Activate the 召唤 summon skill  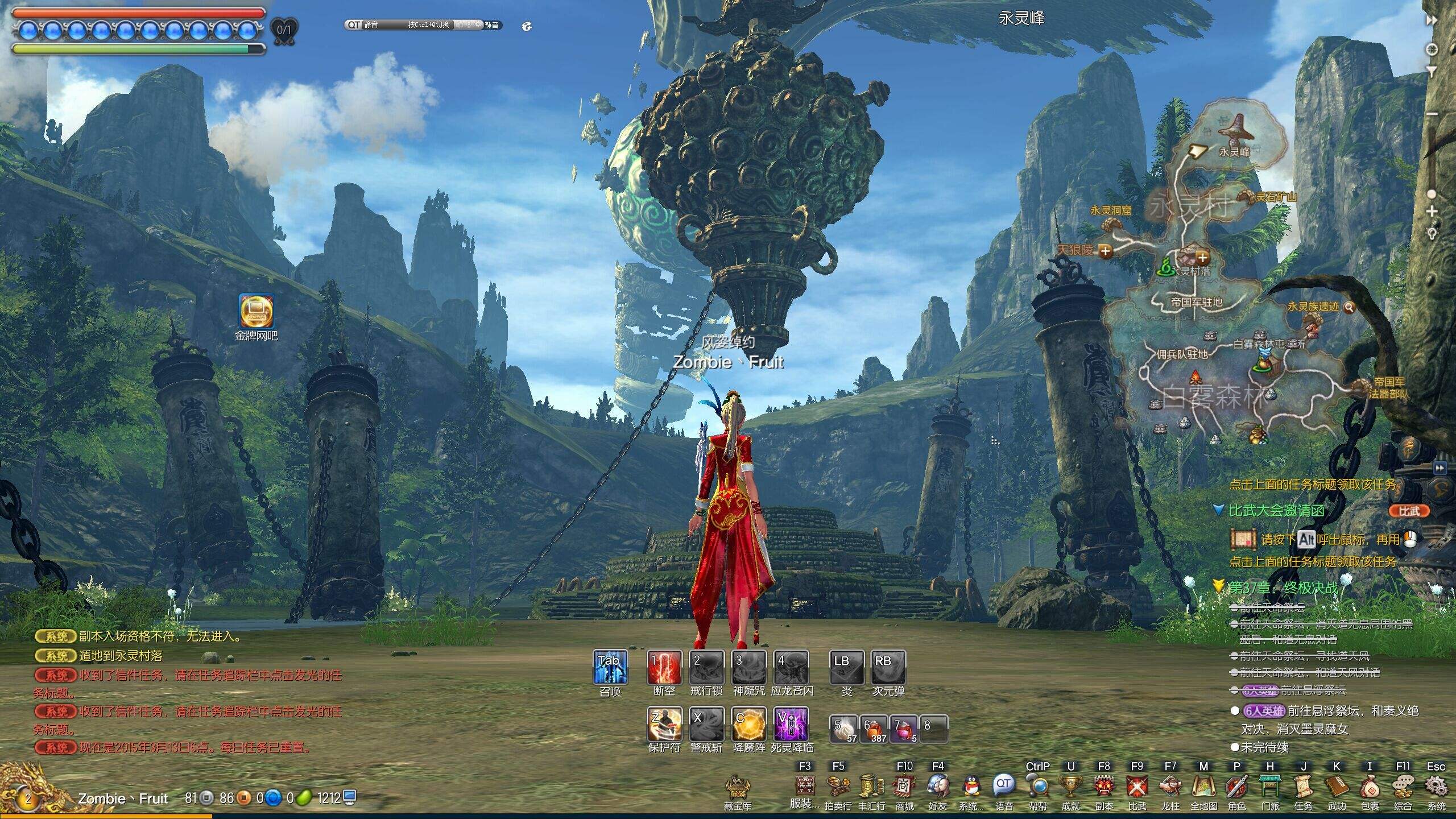click(x=610, y=667)
